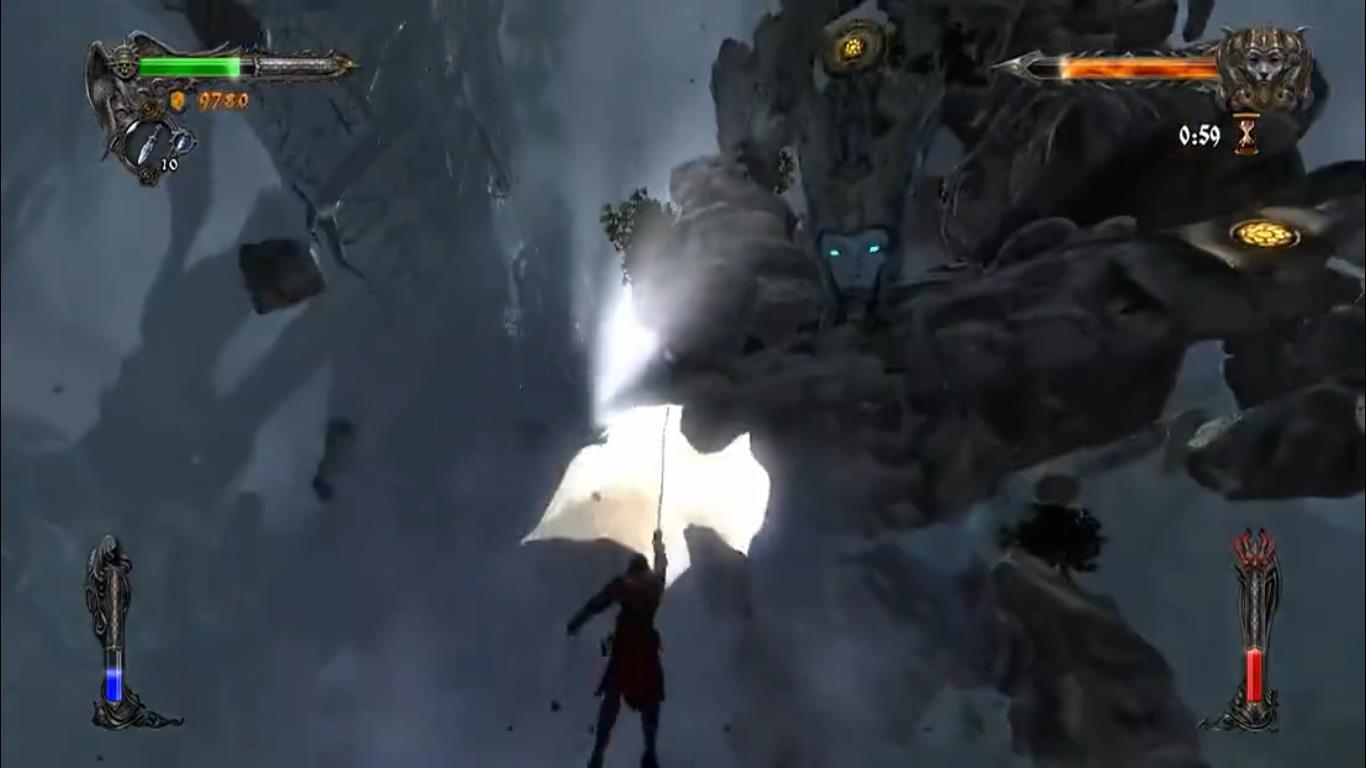
Task: Click the hourglass icon beside the countdown
Action: click(x=1246, y=134)
